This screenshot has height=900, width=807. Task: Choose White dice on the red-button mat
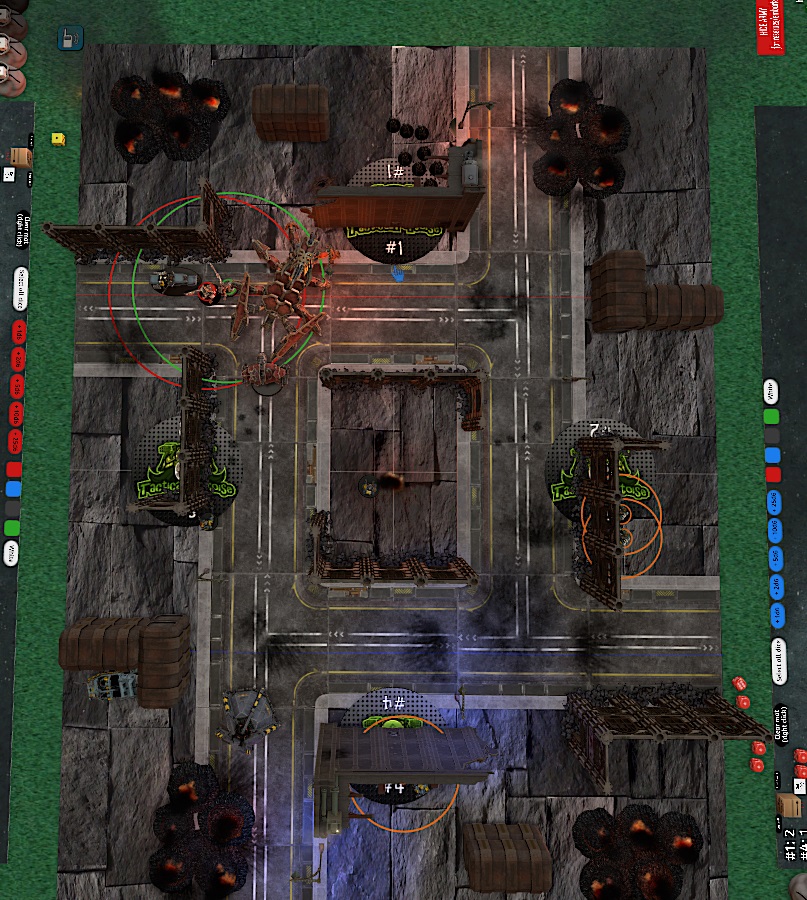pyautogui.click(x=12, y=552)
